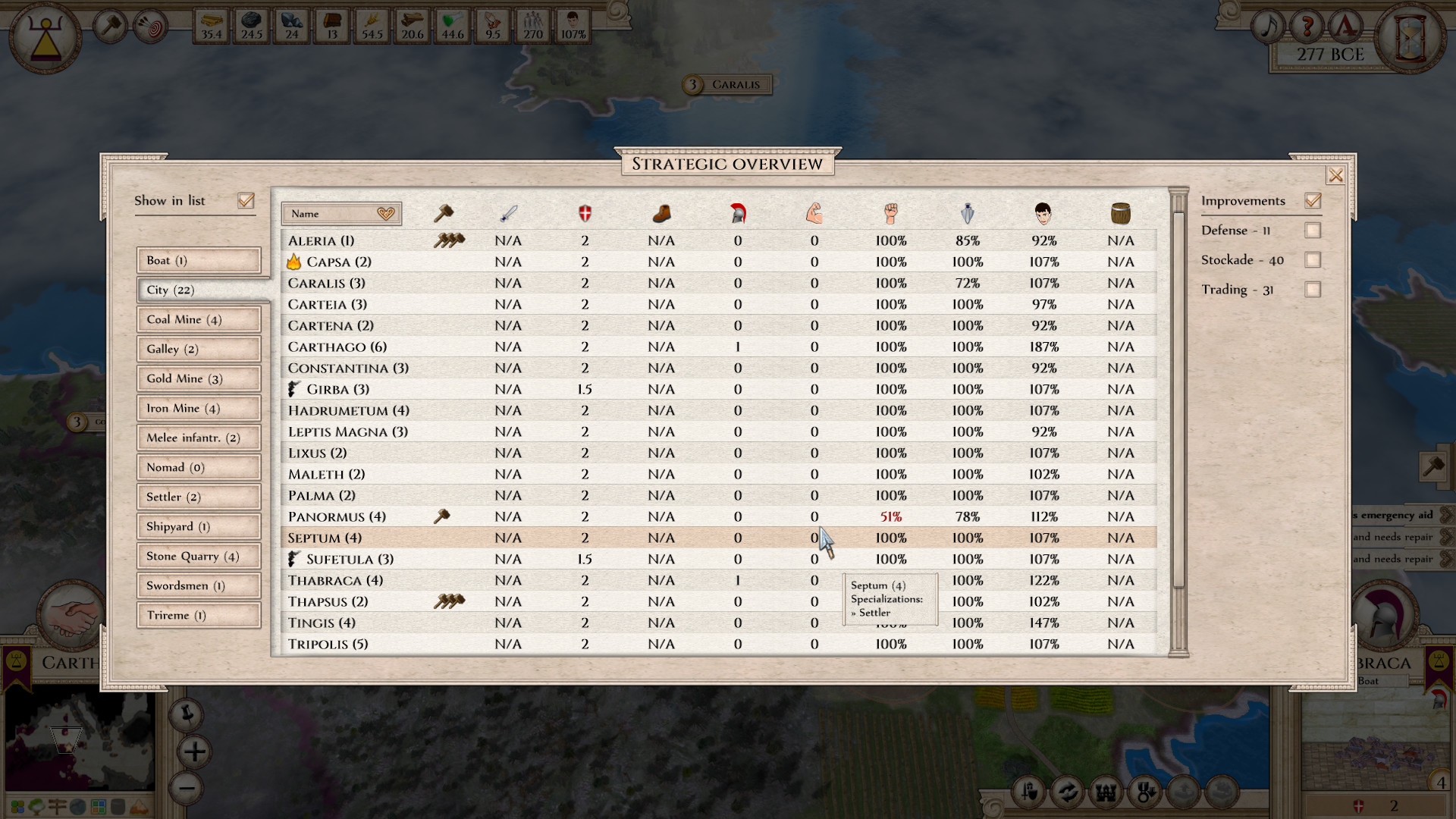
Task: Select the Boat (1) category tab
Action: (x=198, y=260)
